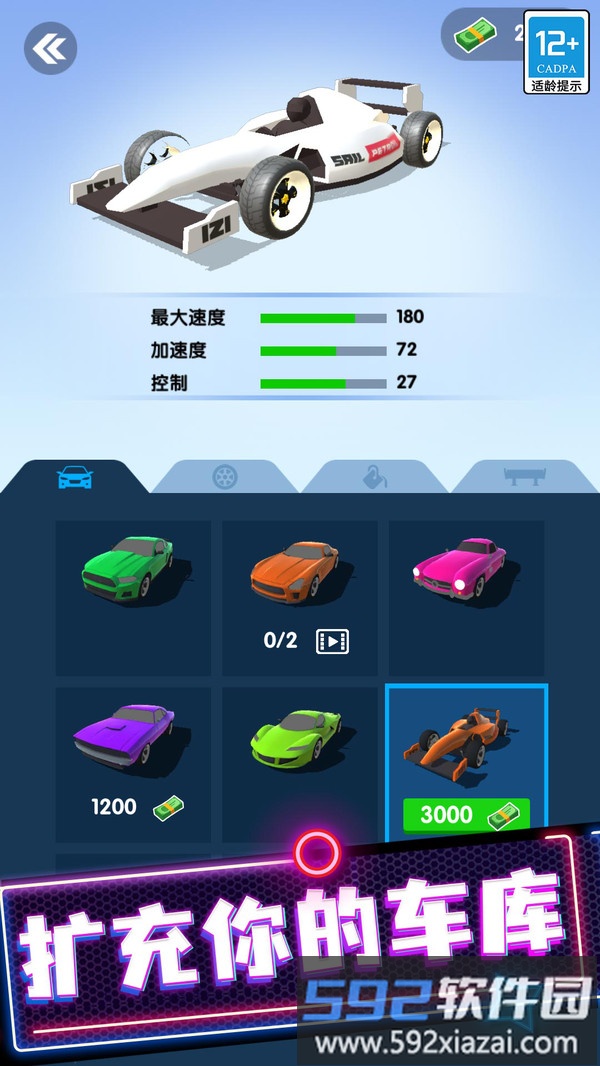600x1066 pixels.
Task: Go back with the double-arrow button
Action: click(x=50, y=47)
